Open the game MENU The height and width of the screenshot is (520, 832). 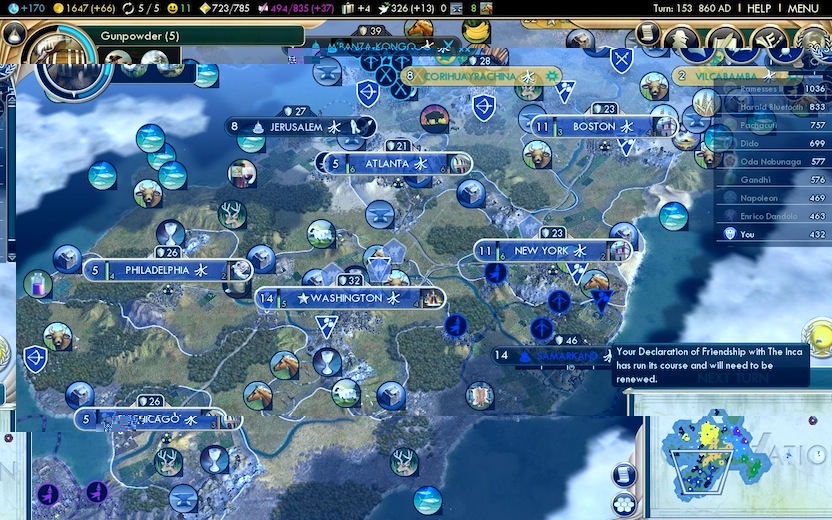804,8
